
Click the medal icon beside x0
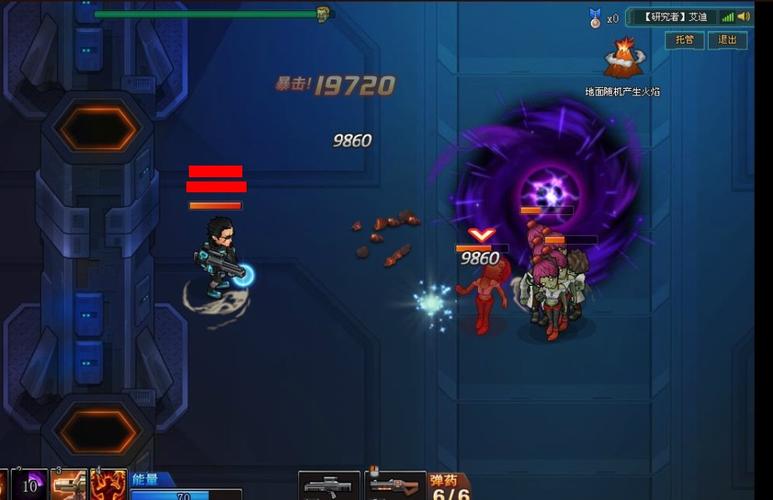[x=596, y=17]
